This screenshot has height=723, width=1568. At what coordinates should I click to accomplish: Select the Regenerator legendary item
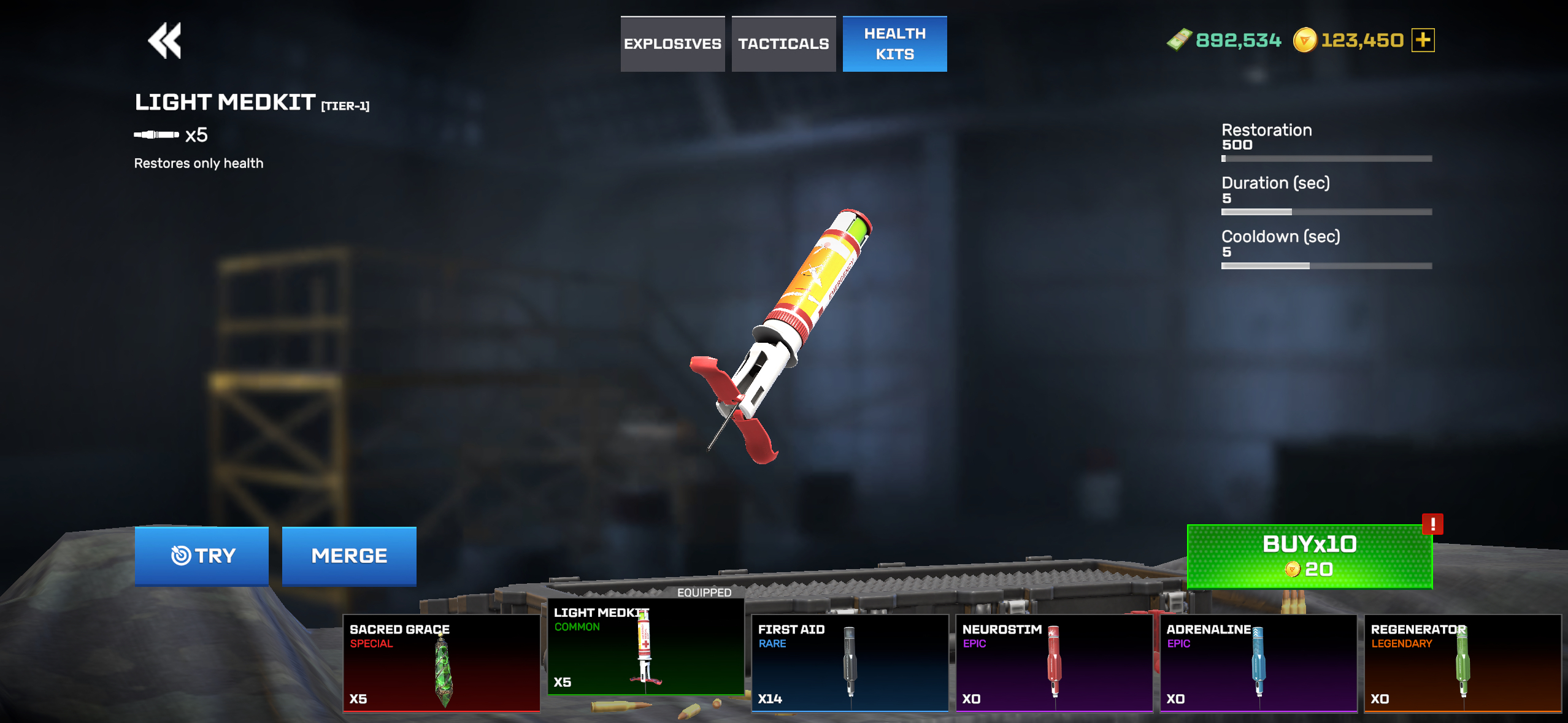click(1462, 663)
